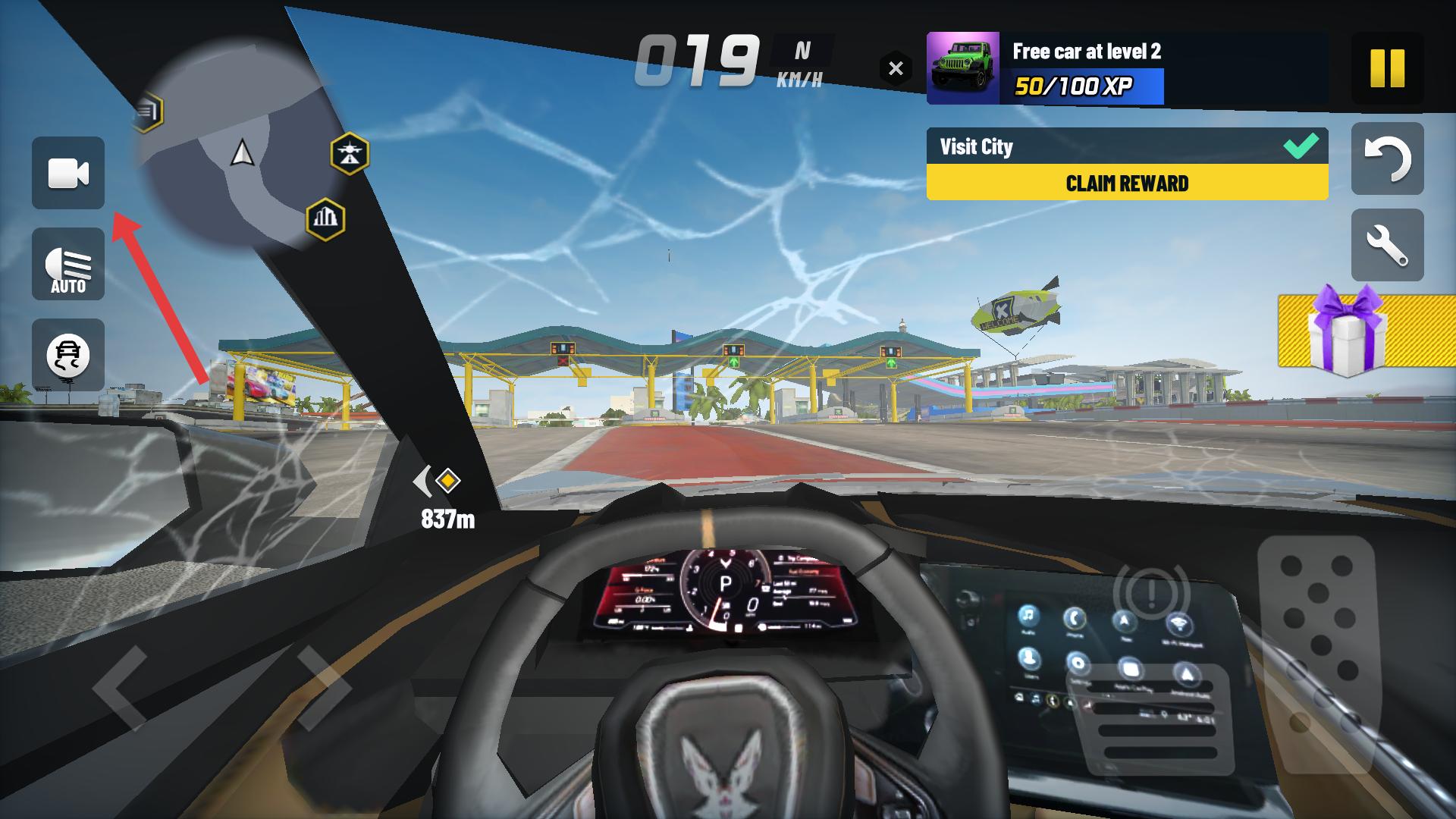
Task: Select the airport marker on the minimap
Action: point(350,154)
